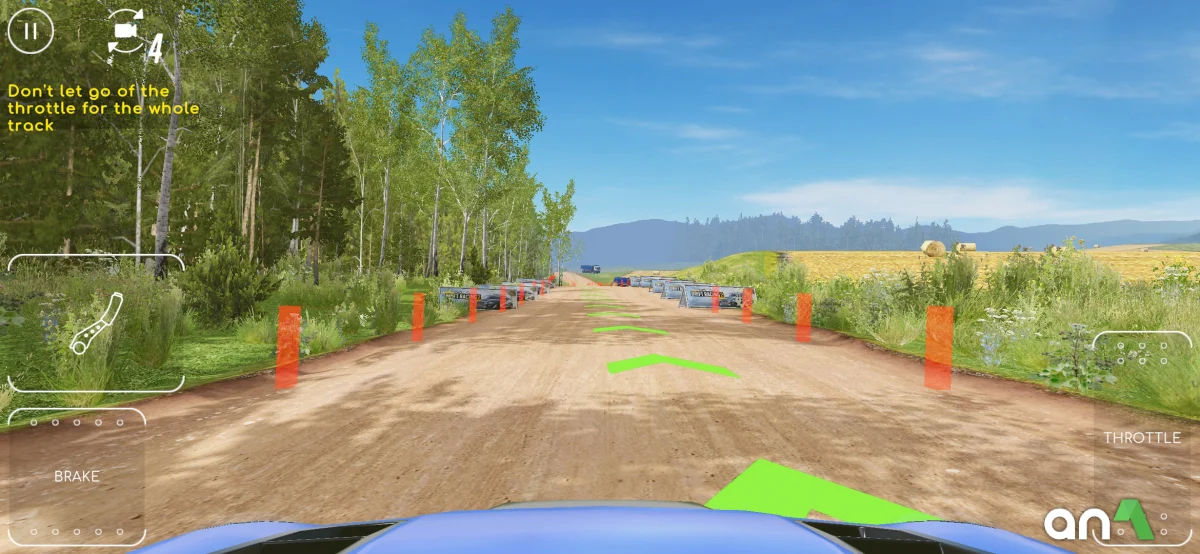The image size is (1200, 554).
Task: Hit the Throttle pedal
Action: pyautogui.click(x=1141, y=438)
